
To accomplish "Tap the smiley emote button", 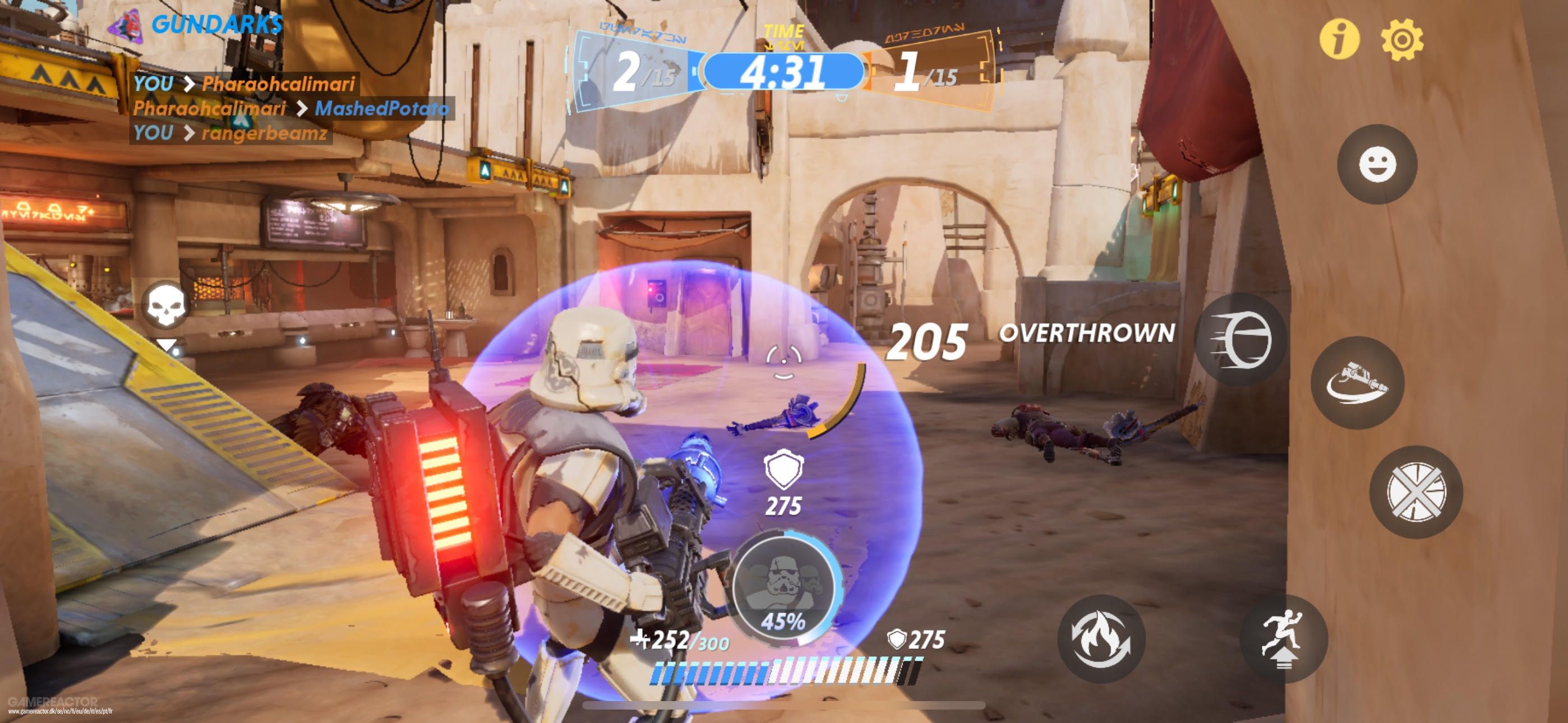I will (x=1377, y=164).
